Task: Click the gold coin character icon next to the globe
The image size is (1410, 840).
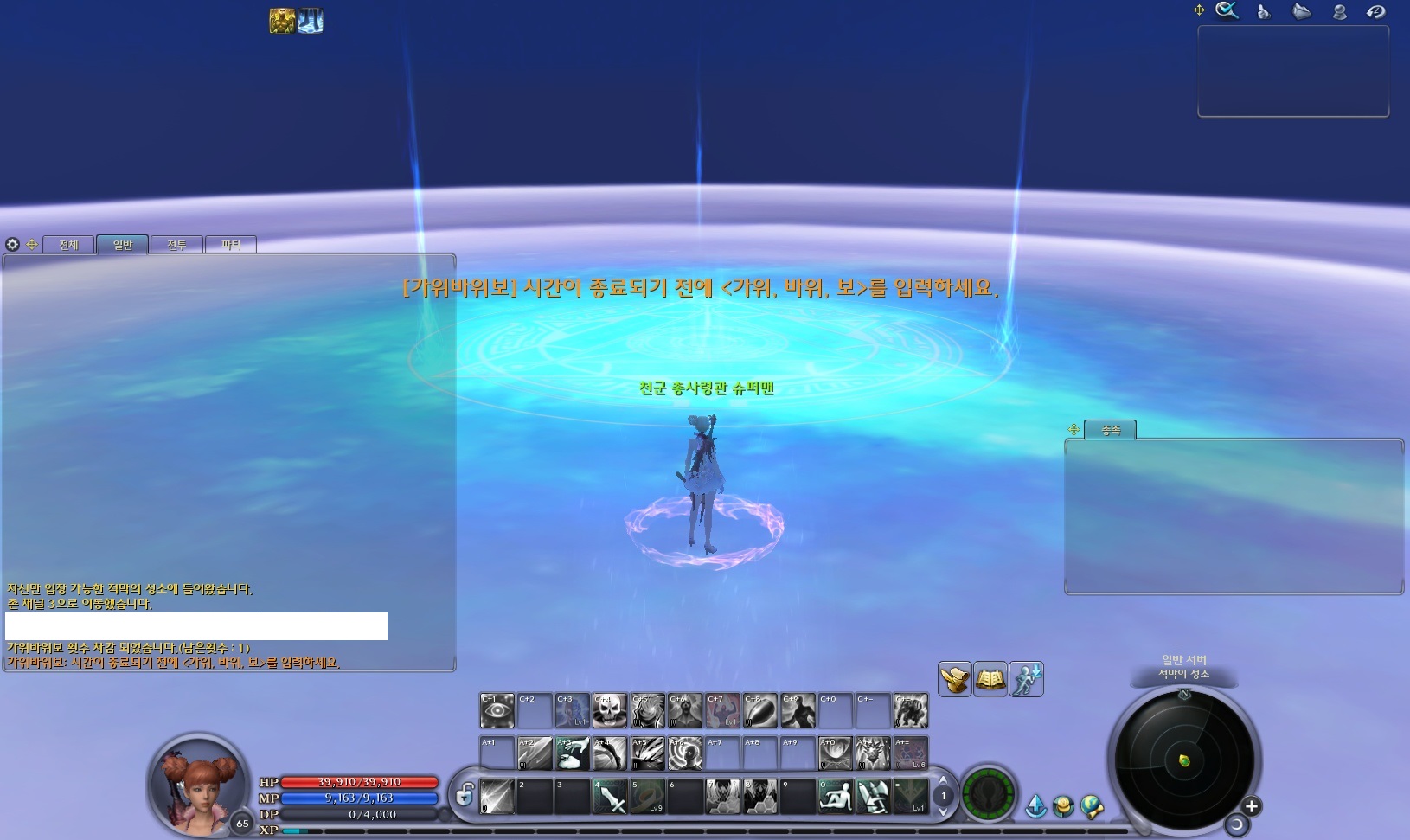Action: [1063, 805]
